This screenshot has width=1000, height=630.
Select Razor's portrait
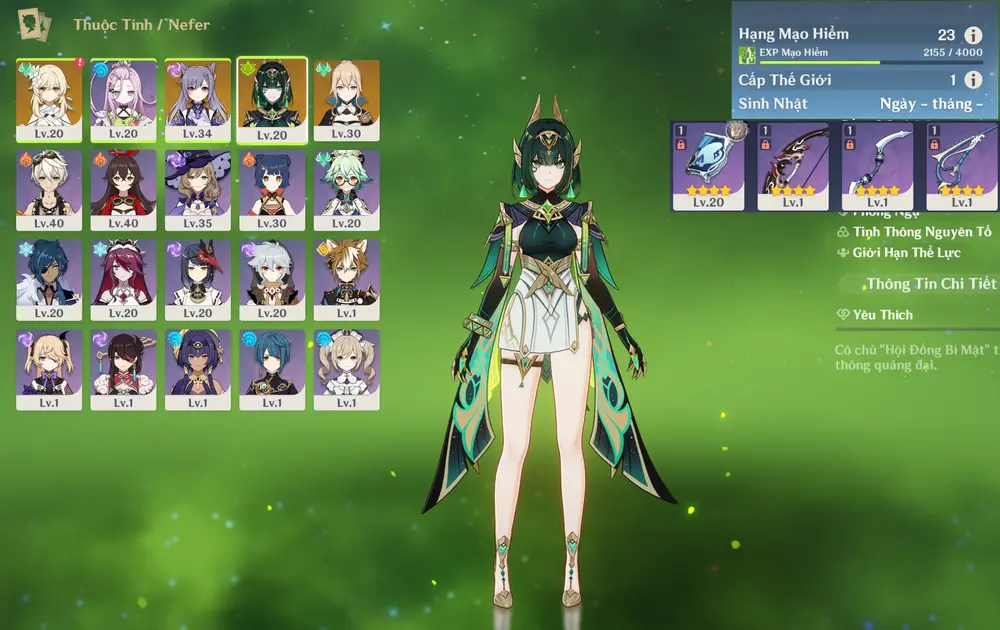click(x=272, y=278)
